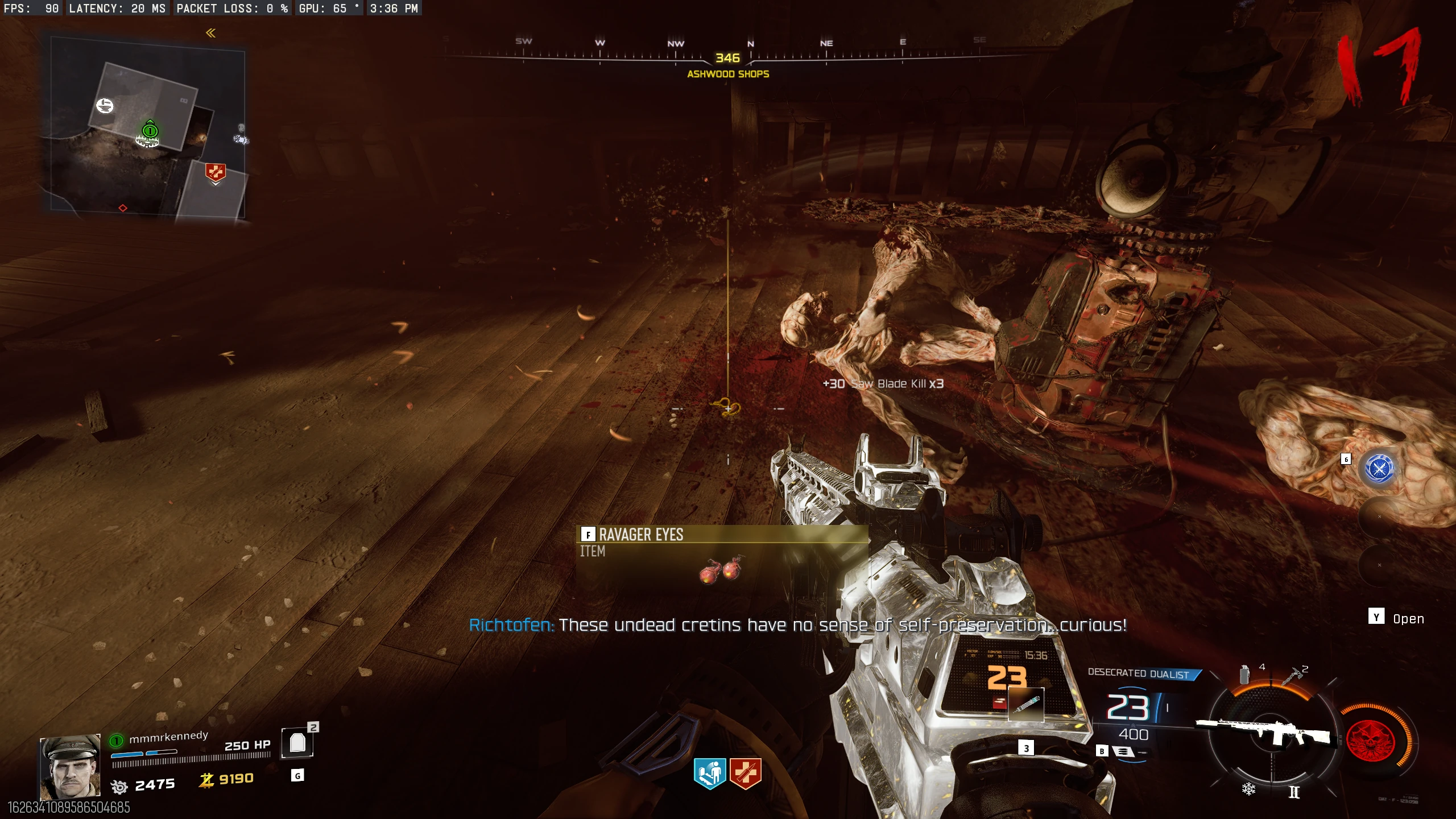This screenshot has width=1456, height=819.
Task: Click the yellow Essence currency icon
Action: click(206, 780)
